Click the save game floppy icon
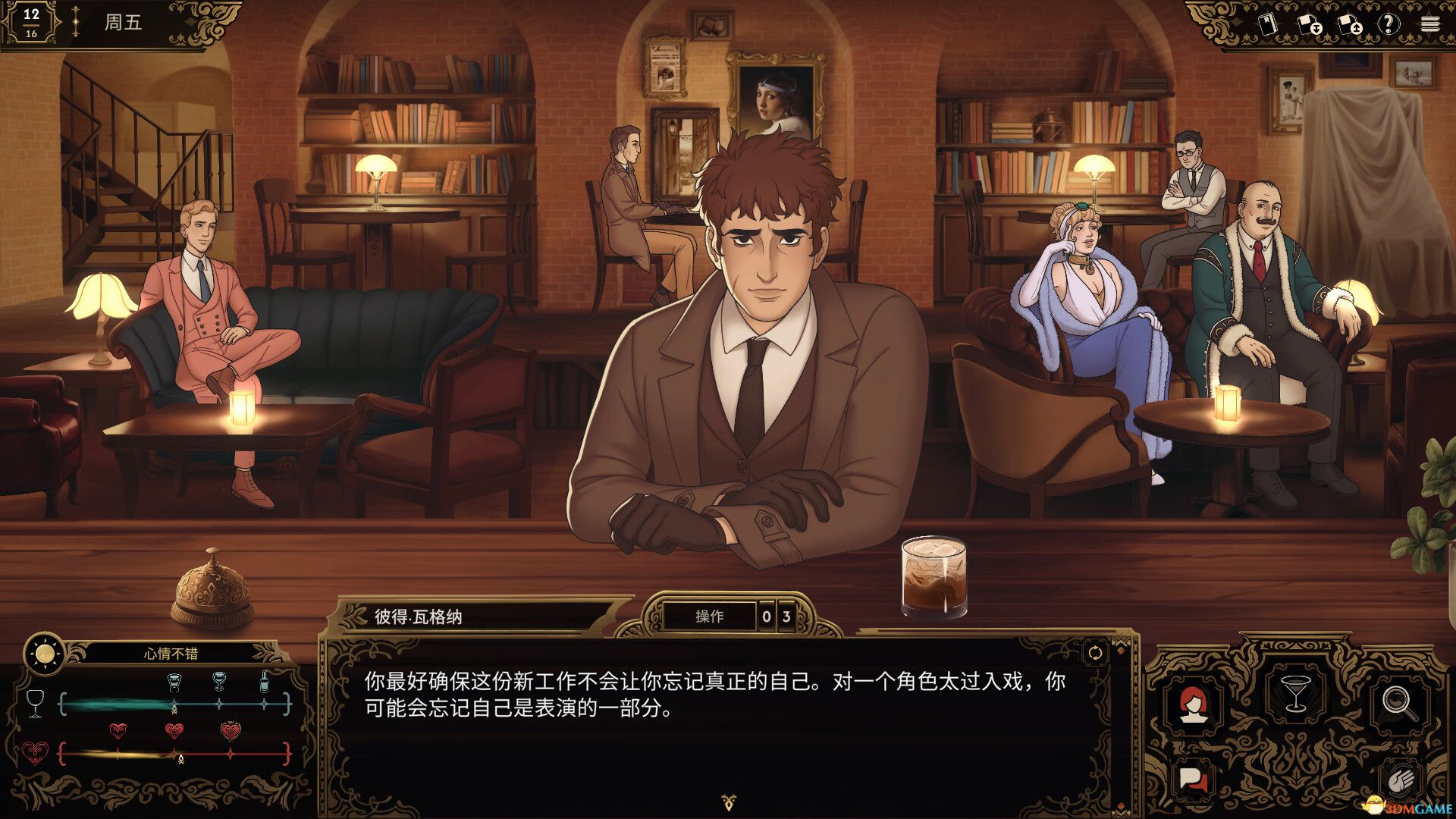The height and width of the screenshot is (819, 1456). [1310, 24]
